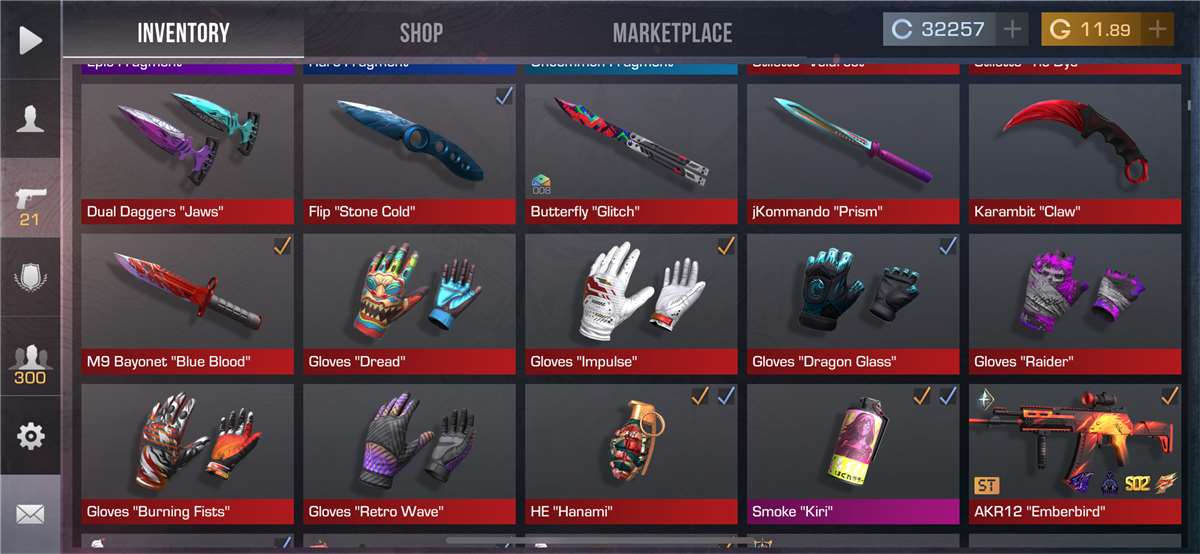Select the Dual Daggers "Jaws" item
The width and height of the screenshot is (1200, 554).
pyautogui.click(x=187, y=150)
